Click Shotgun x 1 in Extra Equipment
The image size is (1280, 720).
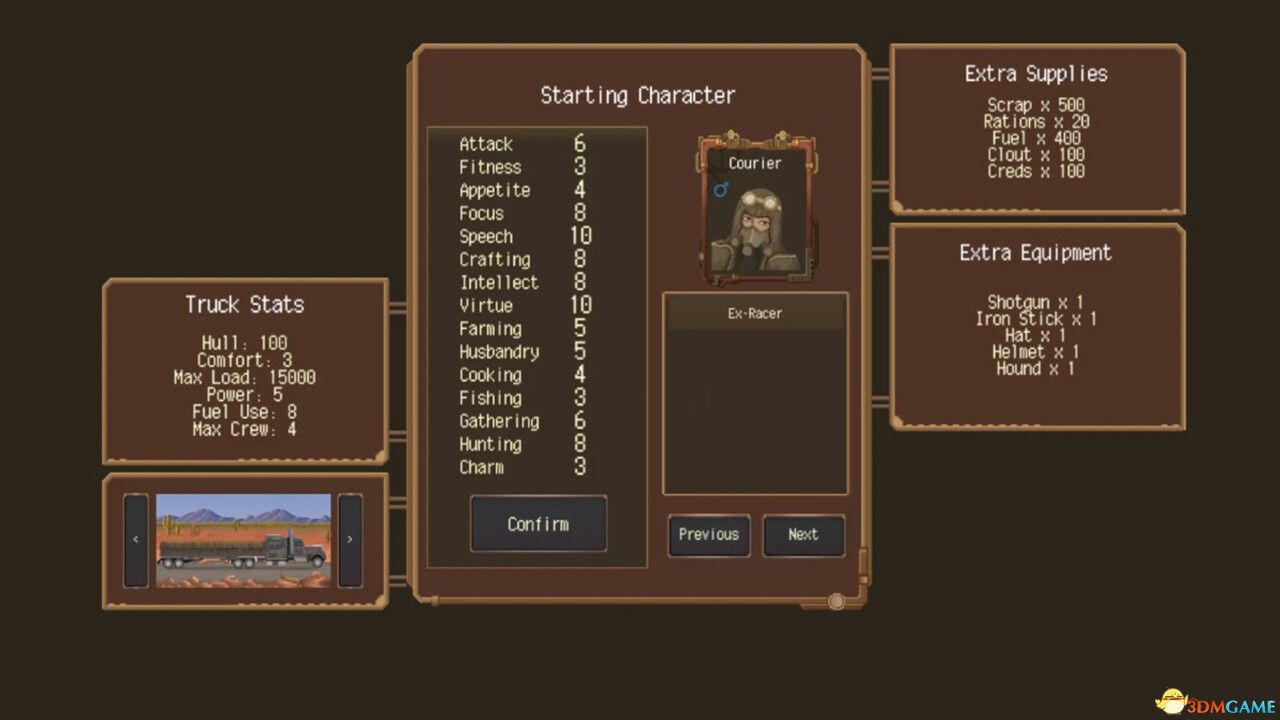pos(1035,302)
